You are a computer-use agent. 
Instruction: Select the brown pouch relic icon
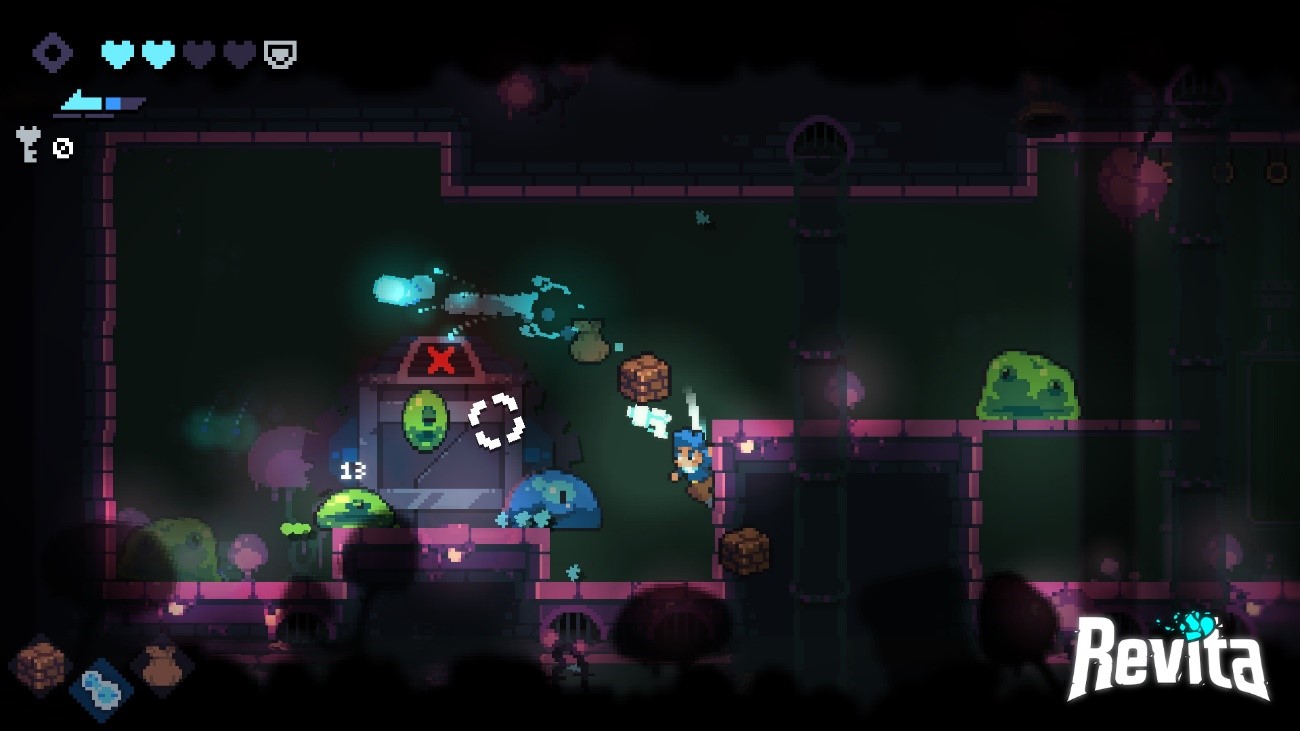tap(161, 665)
